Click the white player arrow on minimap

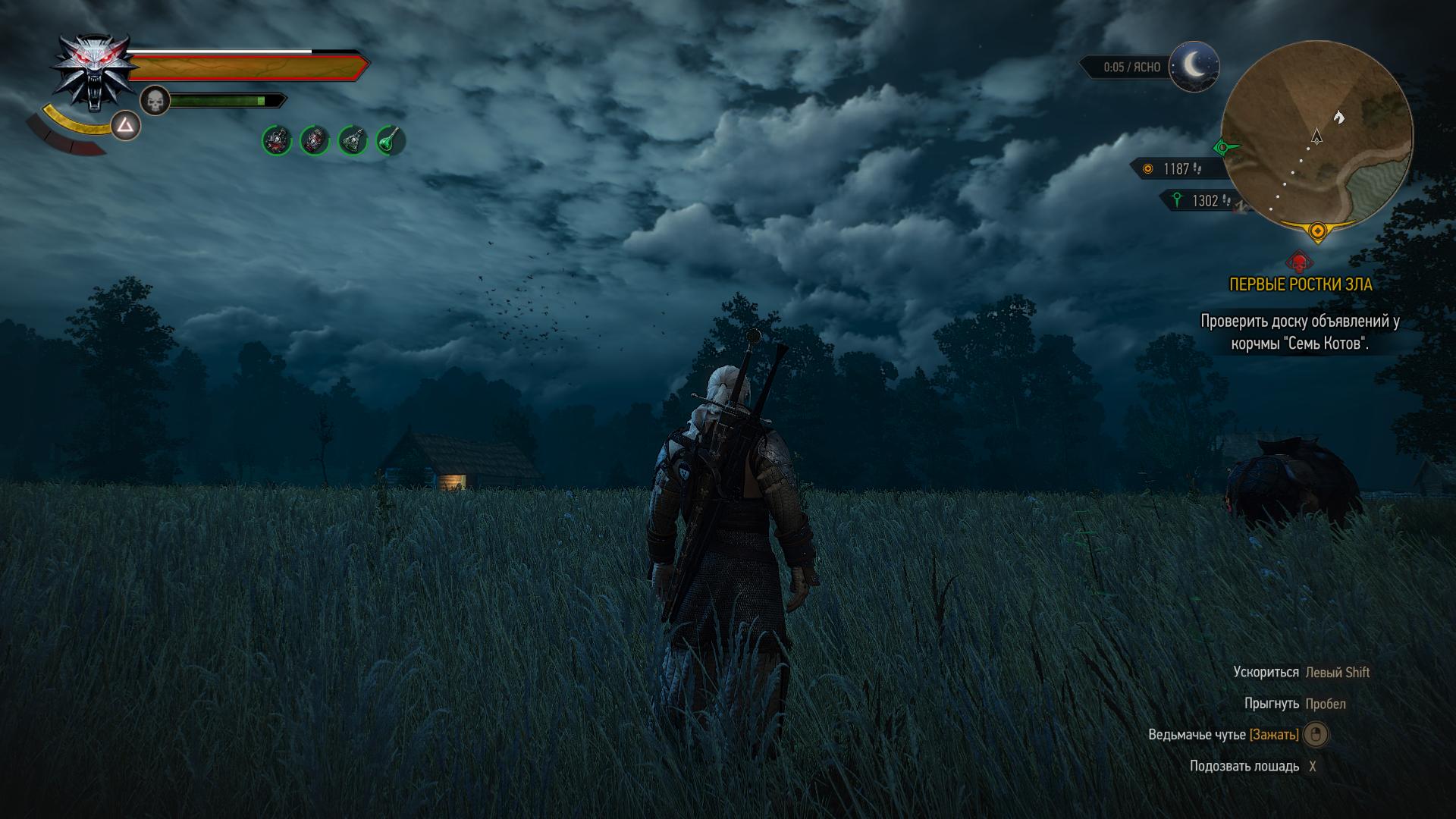[1316, 136]
